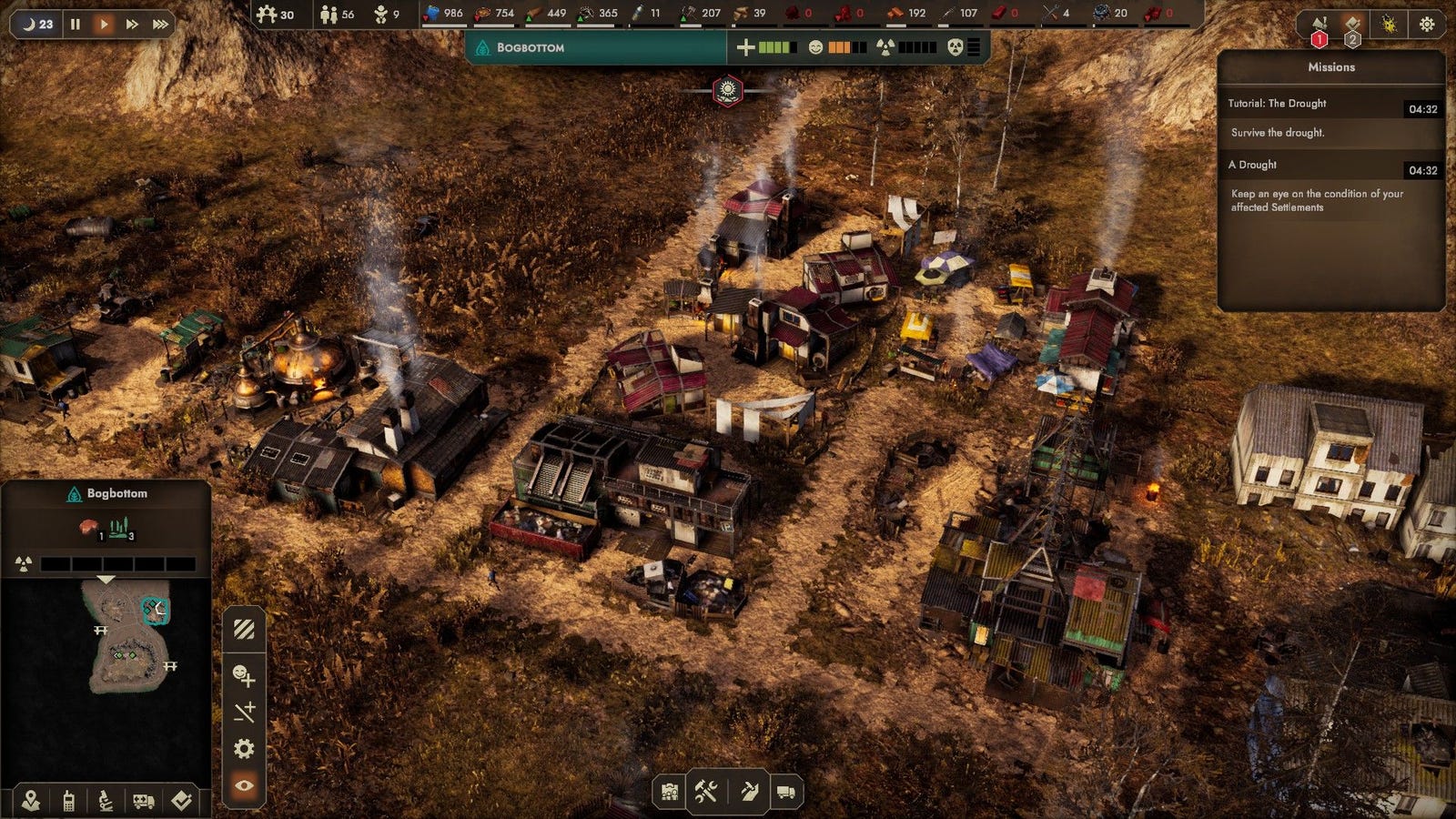Open the alerts megaphone notifications

click(x=1319, y=25)
